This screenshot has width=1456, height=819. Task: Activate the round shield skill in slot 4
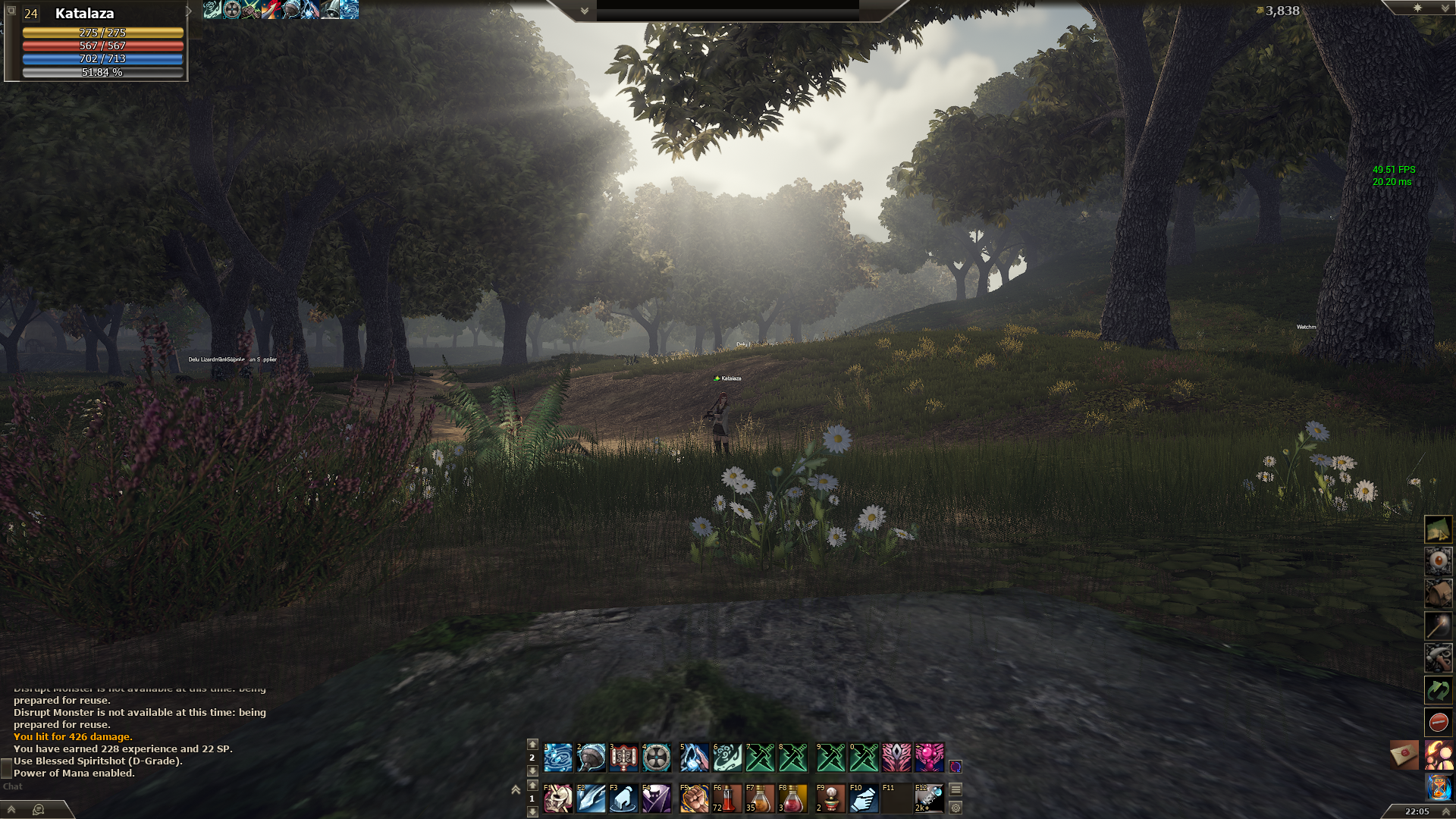click(x=657, y=757)
